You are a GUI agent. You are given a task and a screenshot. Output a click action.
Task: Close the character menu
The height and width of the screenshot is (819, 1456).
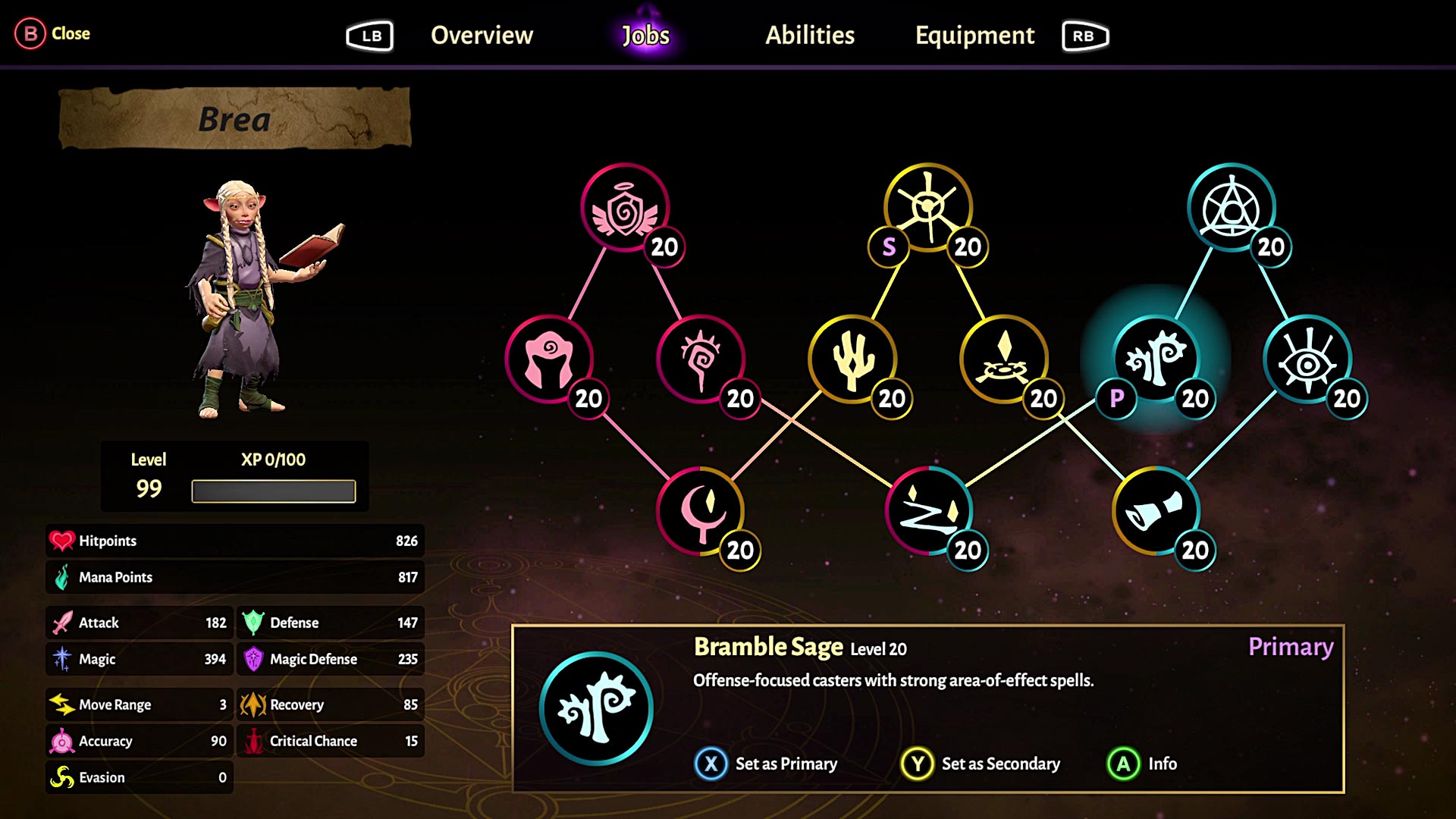52,33
